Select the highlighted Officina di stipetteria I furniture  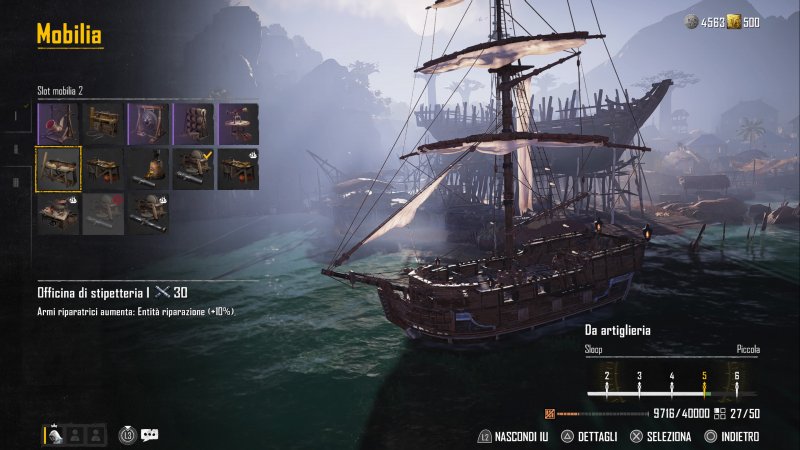(x=58, y=168)
